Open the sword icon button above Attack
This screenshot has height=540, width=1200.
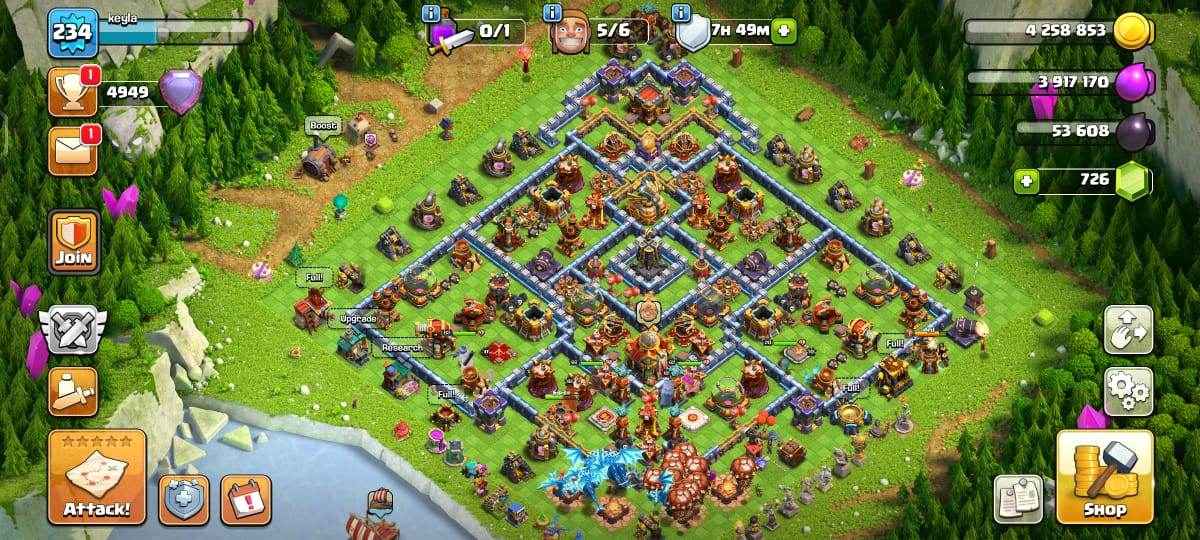pos(73,391)
